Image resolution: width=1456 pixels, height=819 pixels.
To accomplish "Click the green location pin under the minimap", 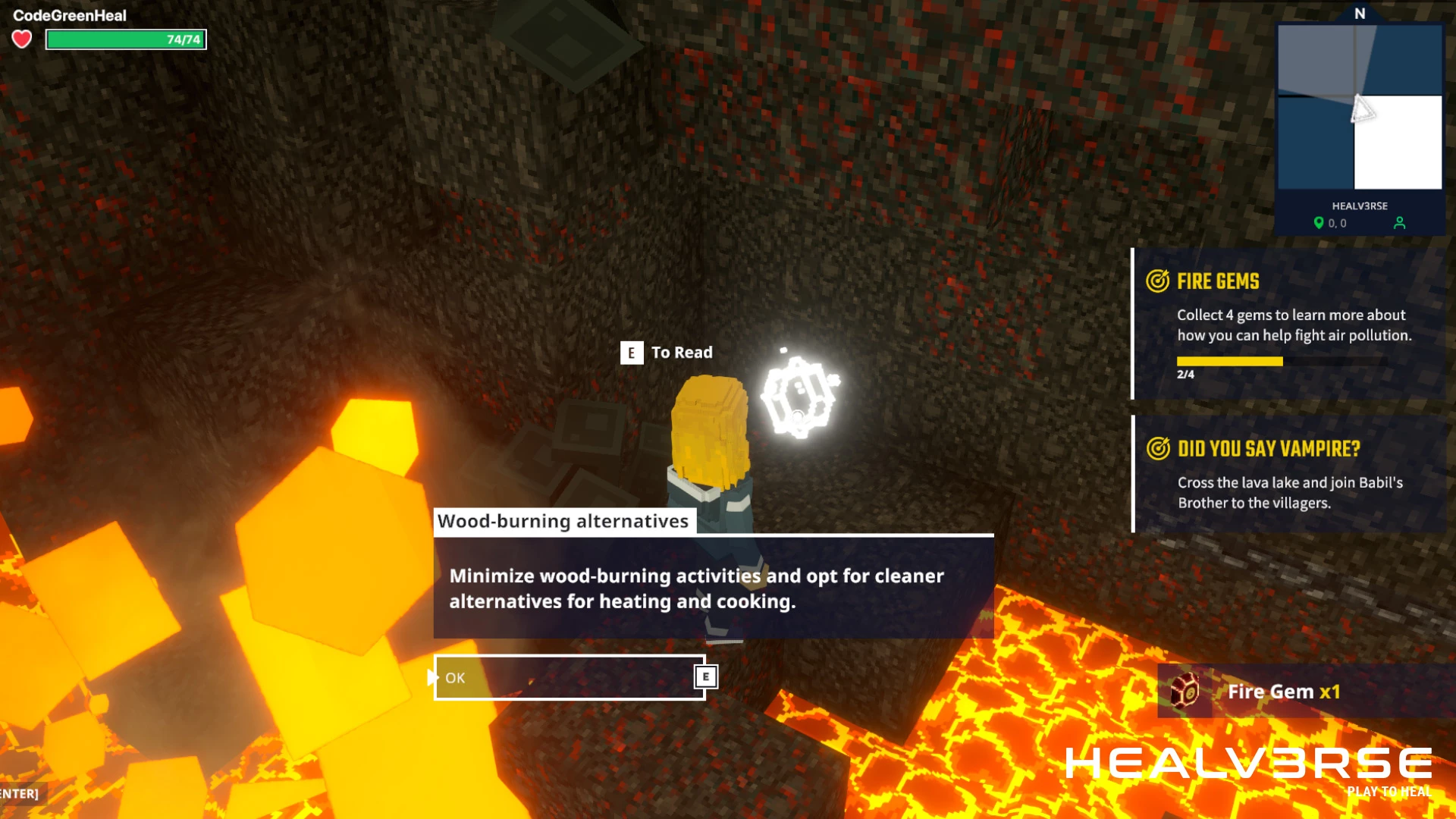I will (1319, 223).
